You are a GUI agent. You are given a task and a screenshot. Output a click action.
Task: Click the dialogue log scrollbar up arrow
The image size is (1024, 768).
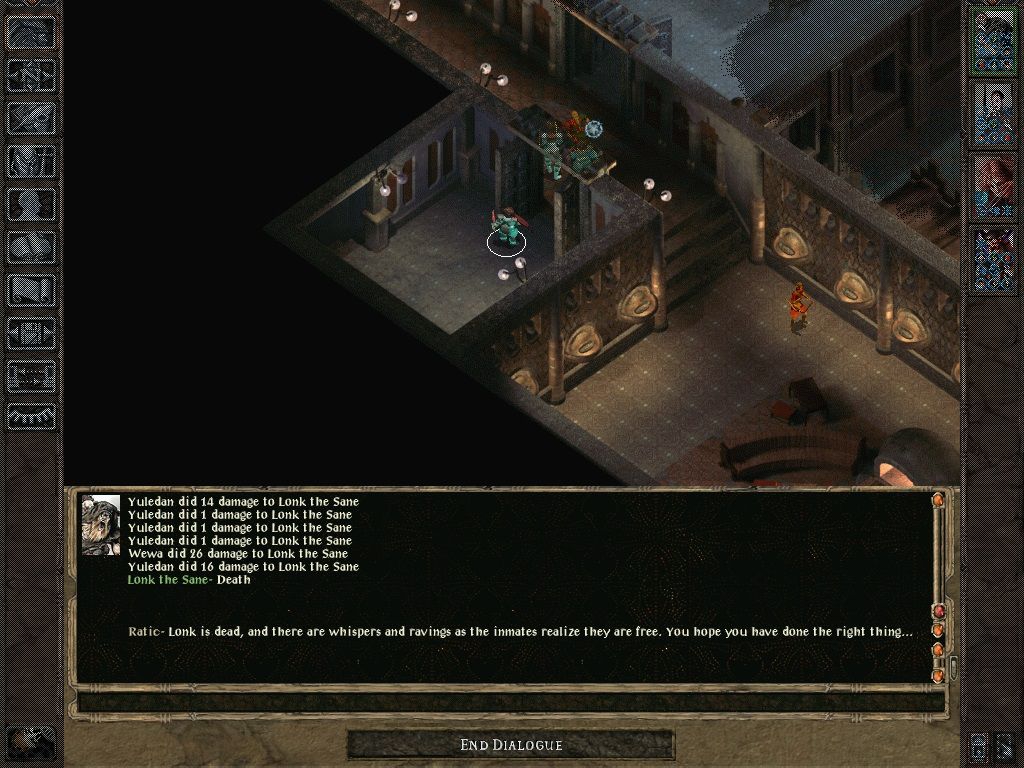938,500
